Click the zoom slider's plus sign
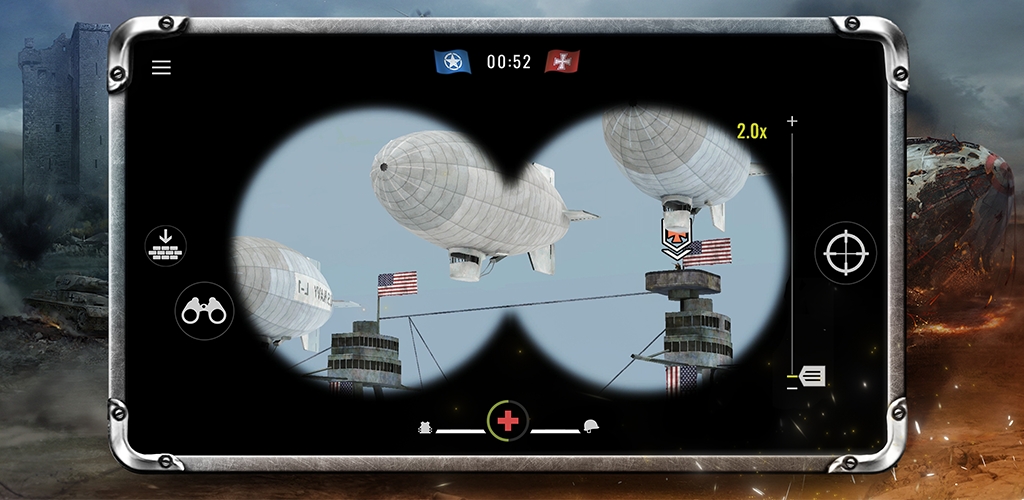This screenshot has width=1024, height=500. pyautogui.click(x=793, y=121)
